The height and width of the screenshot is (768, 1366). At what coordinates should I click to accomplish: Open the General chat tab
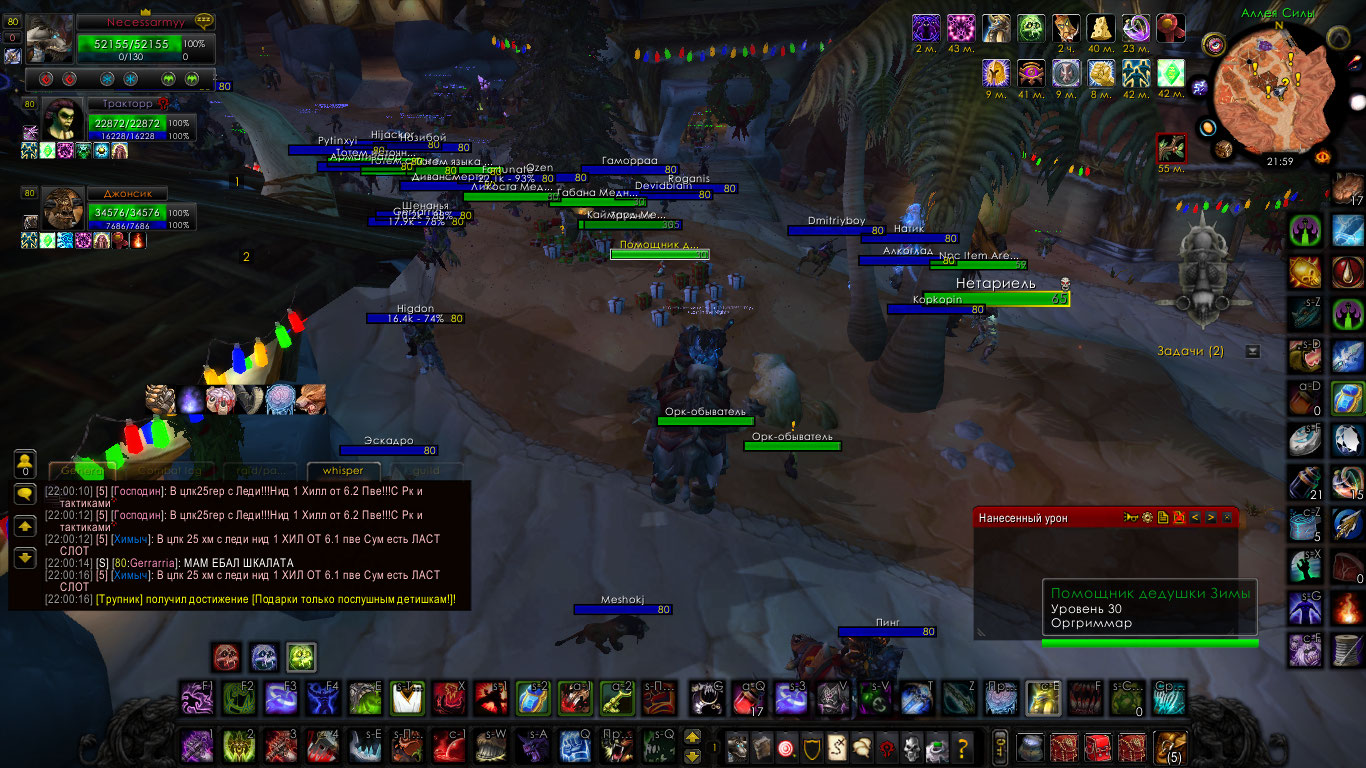coord(78,471)
